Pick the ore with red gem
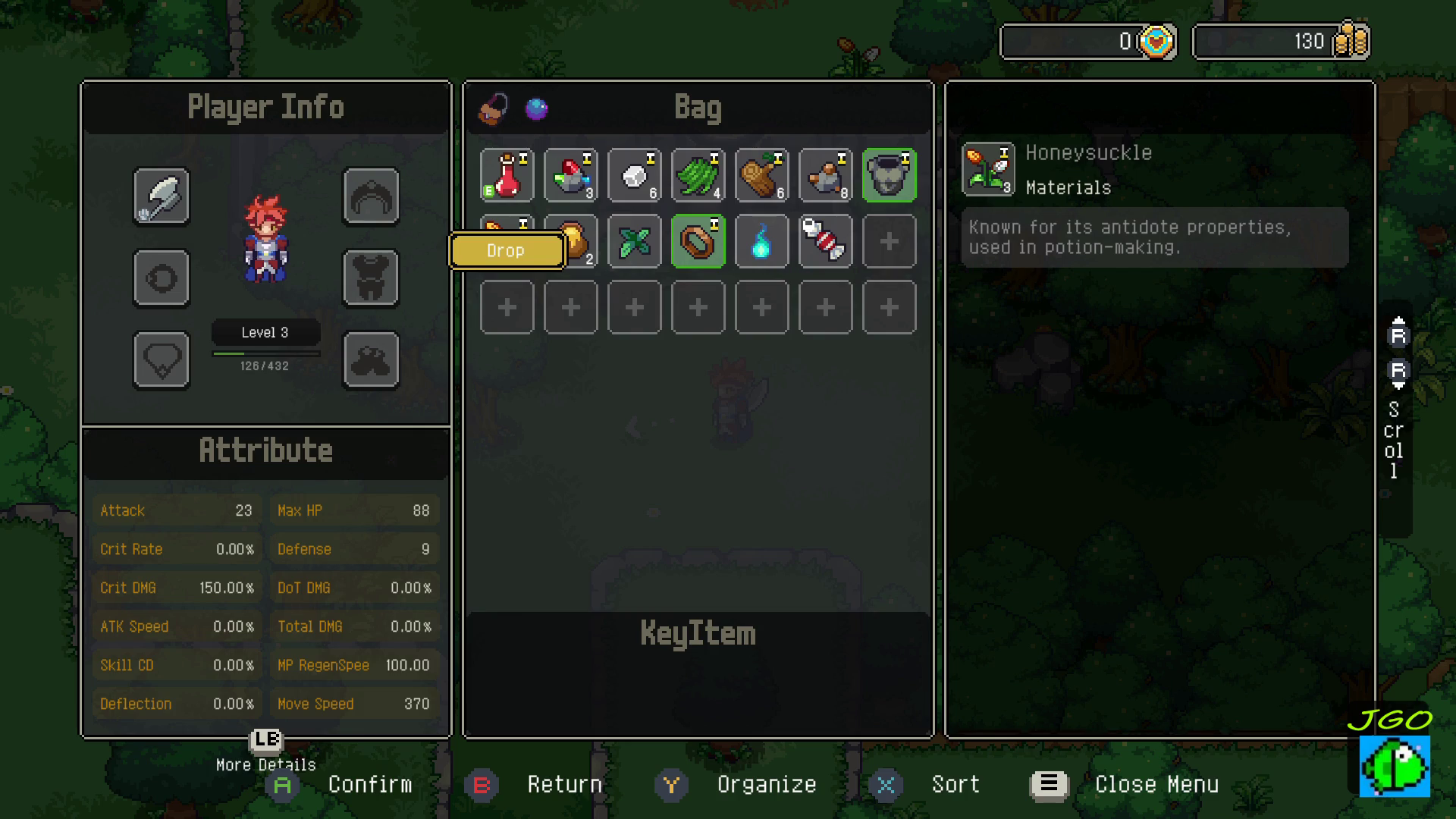This screenshot has width=1456, height=819. pos(571,175)
